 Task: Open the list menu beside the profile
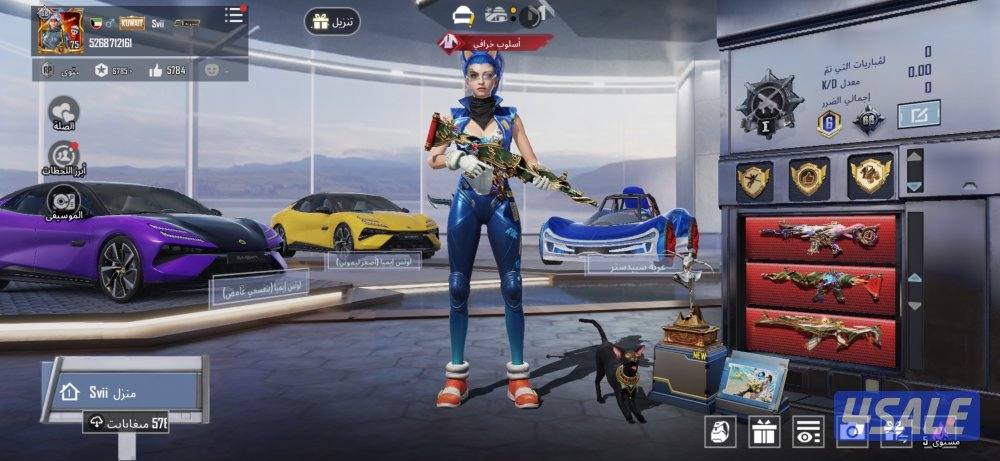click(x=233, y=15)
